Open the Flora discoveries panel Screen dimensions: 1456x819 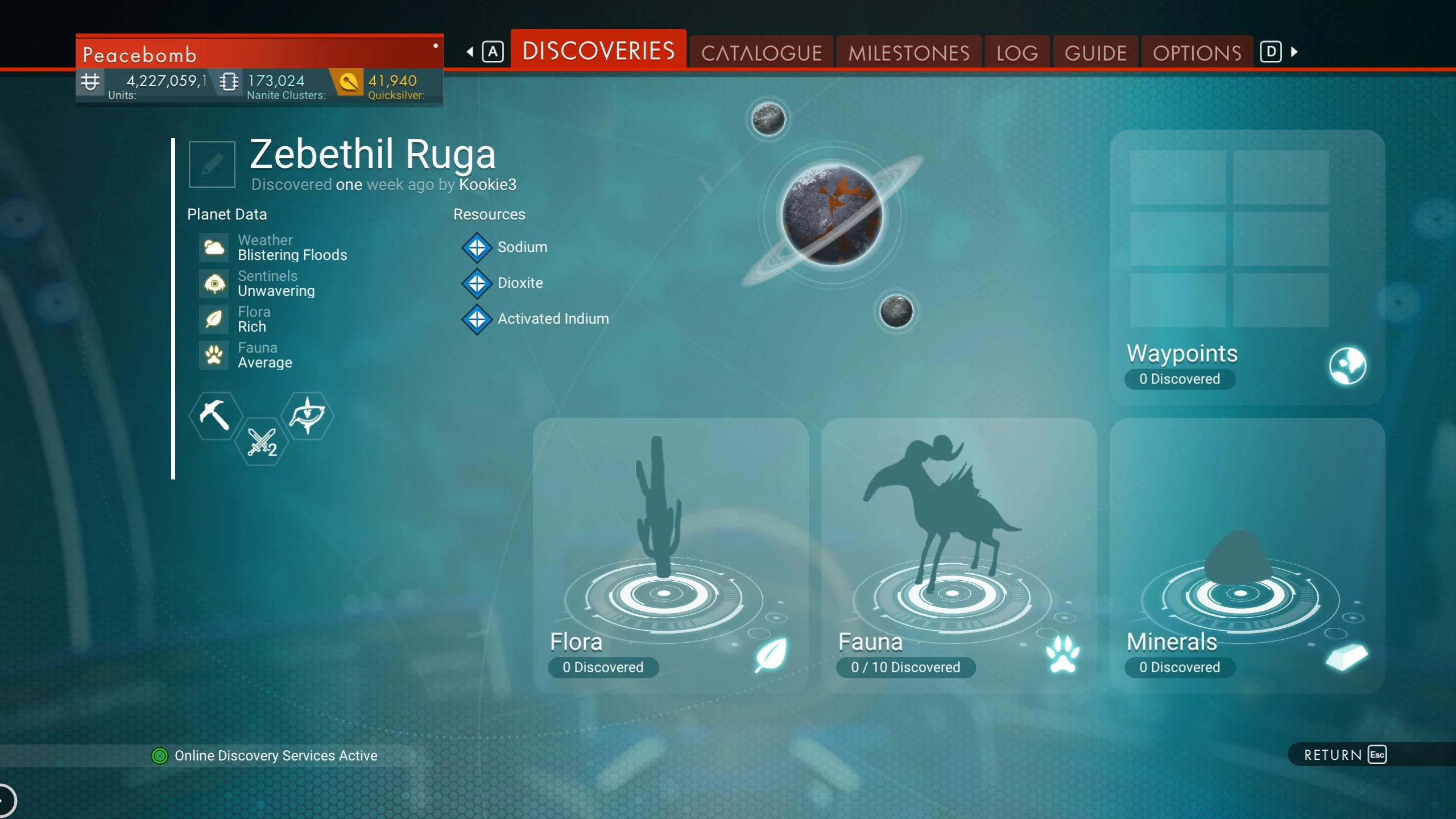tap(670, 555)
